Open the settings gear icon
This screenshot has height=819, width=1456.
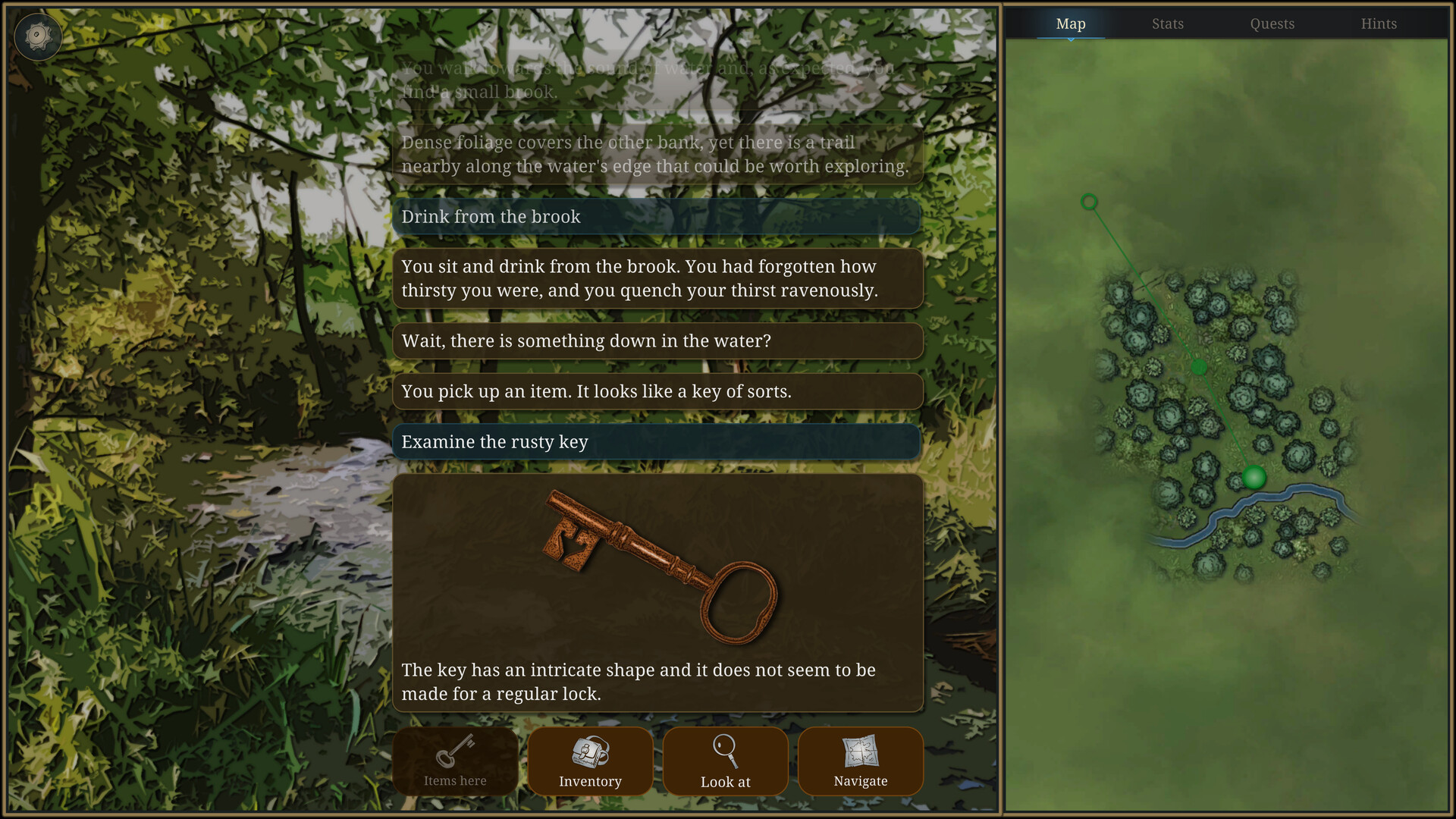point(38,36)
